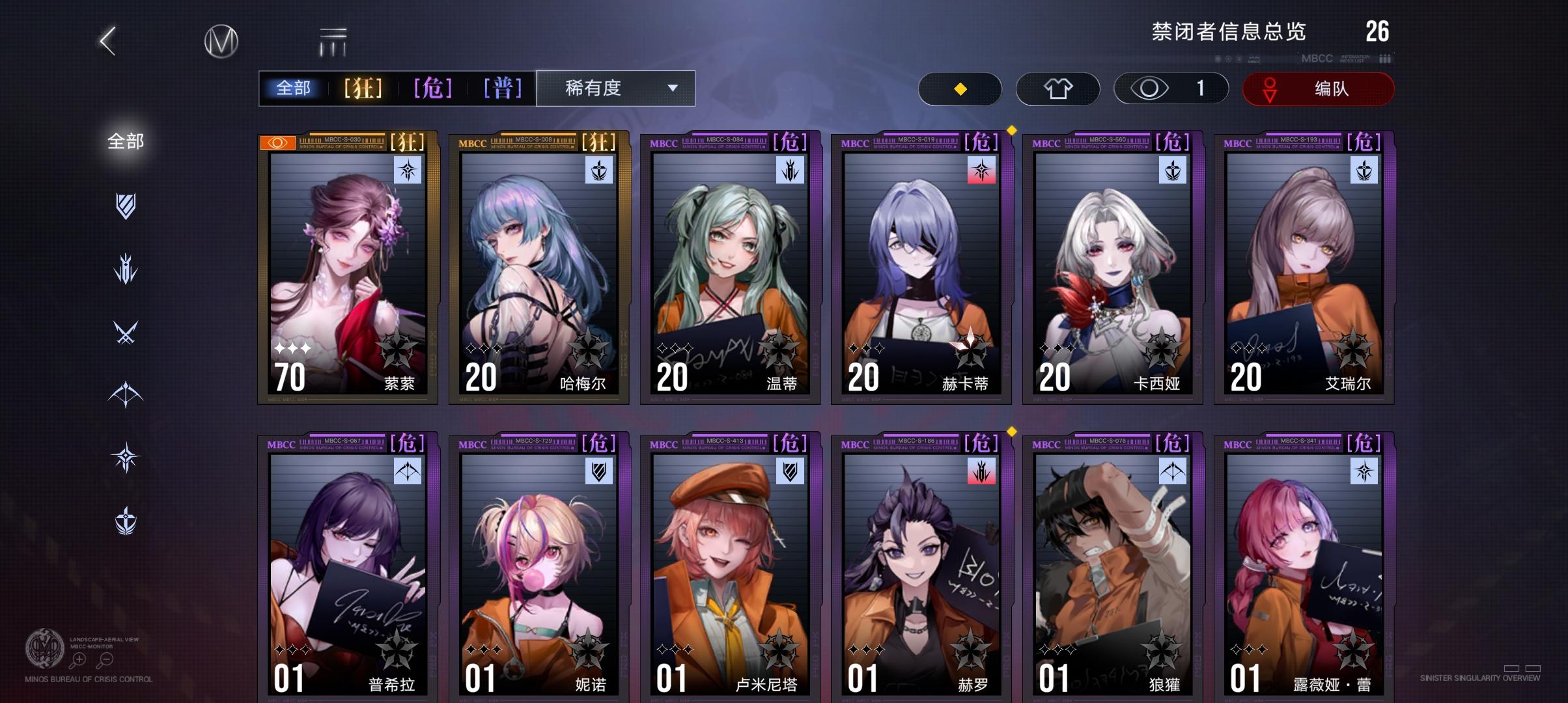Image resolution: width=1568 pixels, height=703 pixels.
Task: Toggle the yellow diamond marker filter
Action: coord(959,89)
